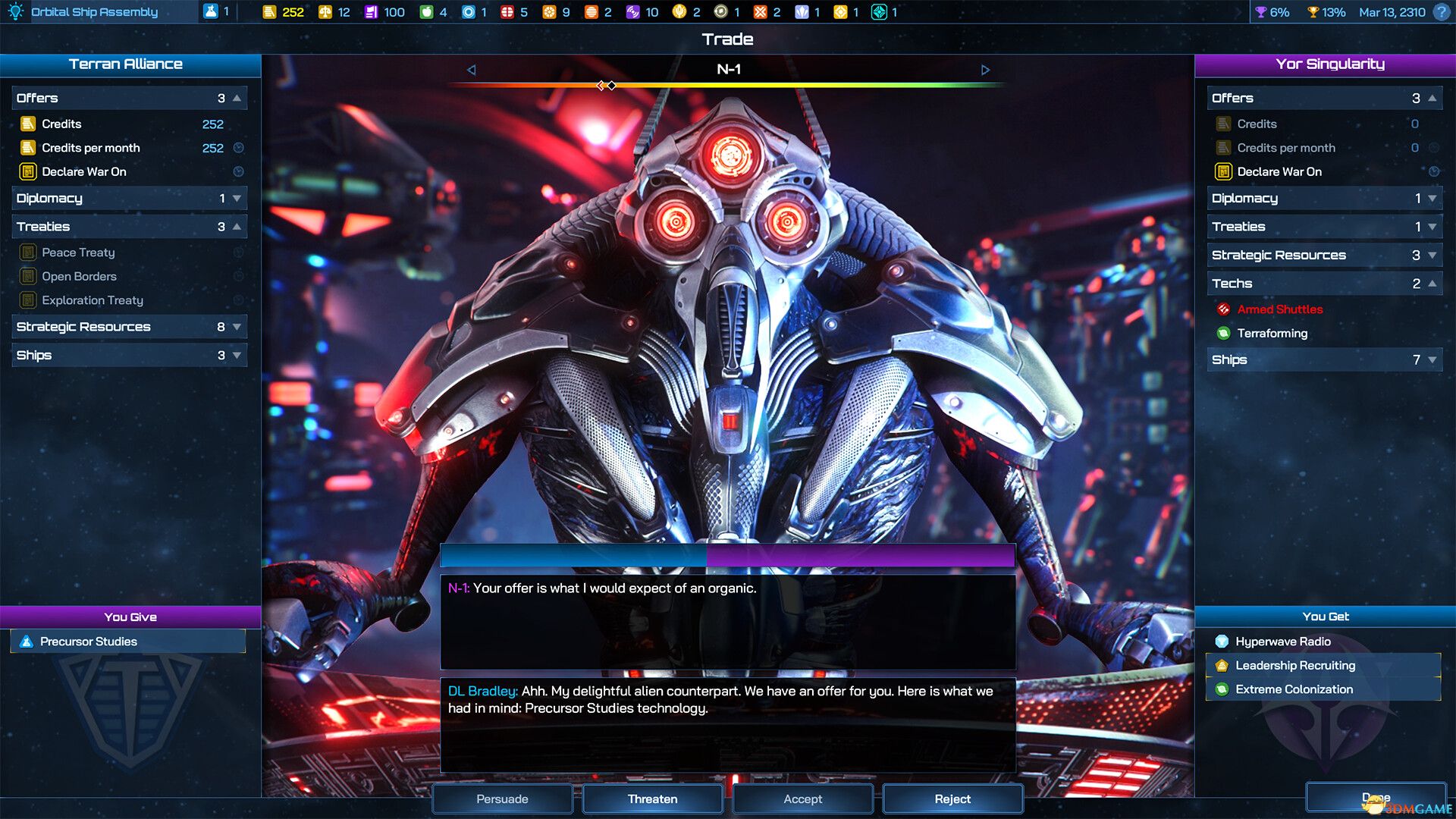The image size is (1456, 819).
Task: Collapse the Yor Singularity Offers section
Action: click(1432, 98)
